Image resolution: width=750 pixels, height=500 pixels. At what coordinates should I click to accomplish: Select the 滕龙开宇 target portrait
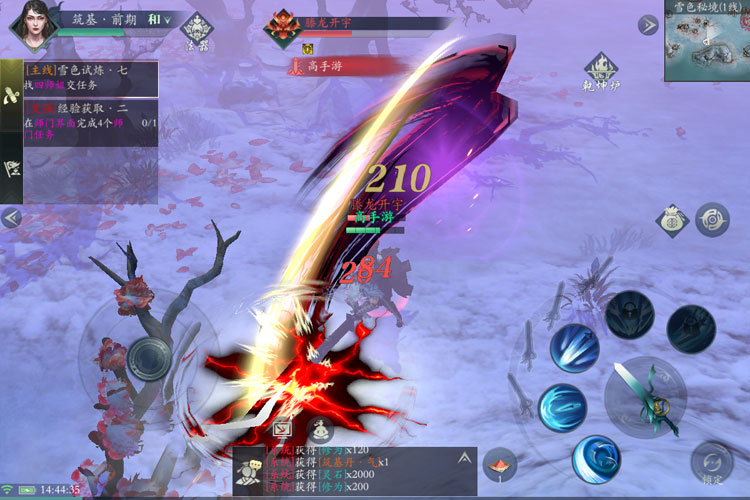pos(283,27)
